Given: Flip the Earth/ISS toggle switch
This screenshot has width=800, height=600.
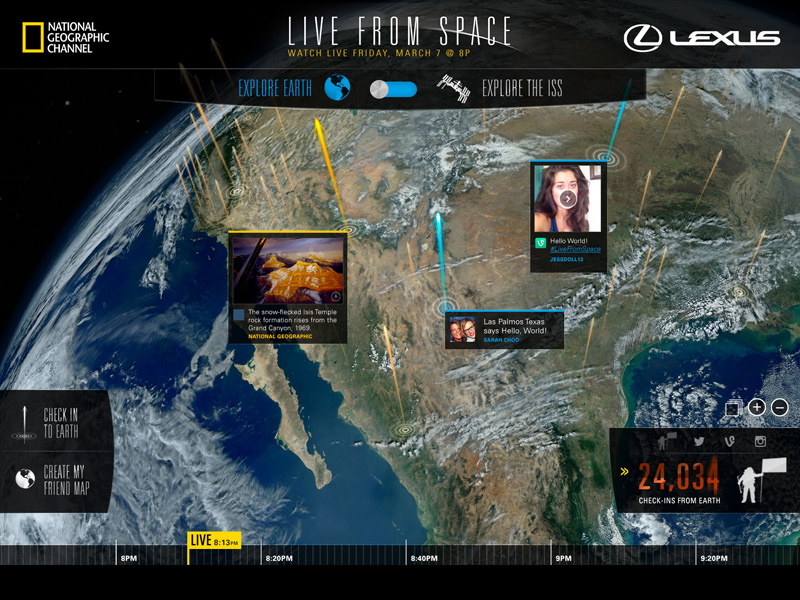Looking at the screenshot, I should 391,89.
